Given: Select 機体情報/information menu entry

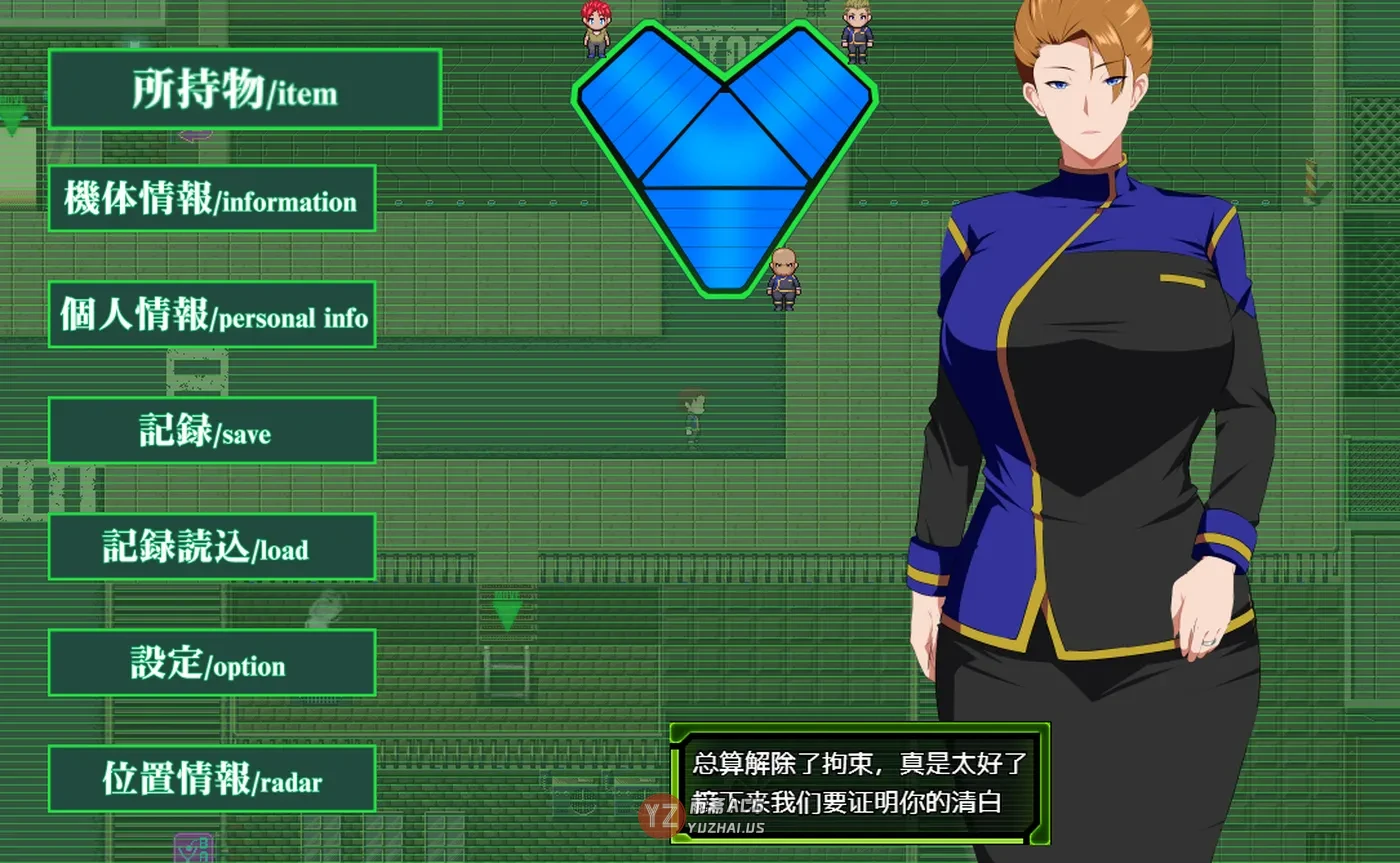Looking at the screenshot, I should click(x=211, y=198).
